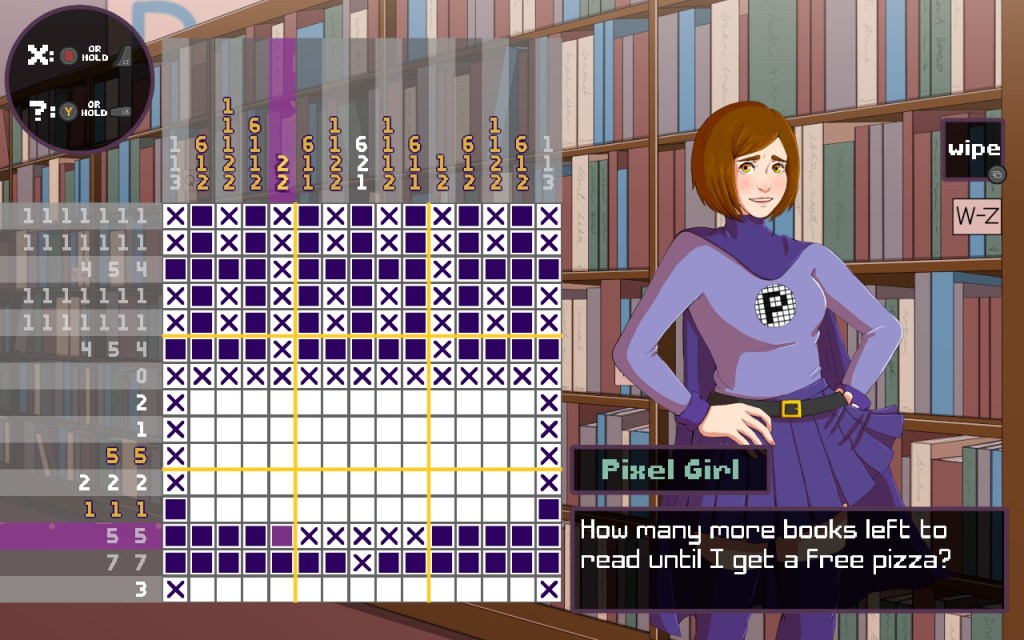
Task: Click the top-right X cell of the puzzle grid
Action: point(548,215)
